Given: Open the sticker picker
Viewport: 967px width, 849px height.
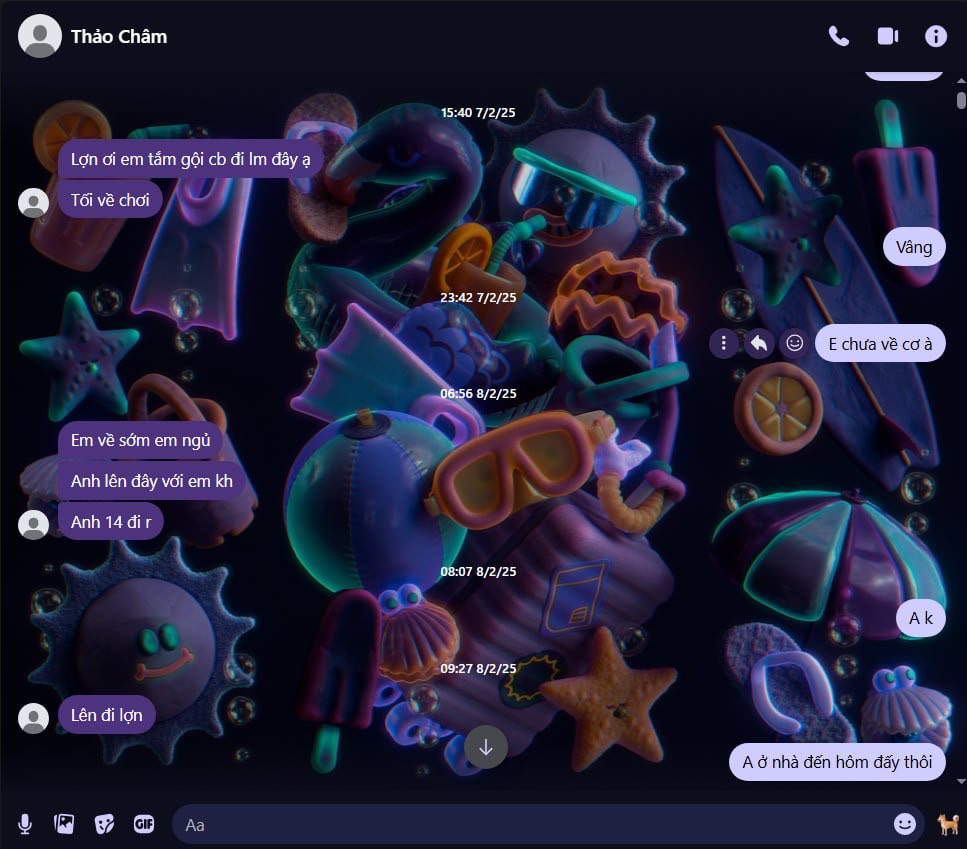Looking at the screenshot, I should (x=104, y=824).
